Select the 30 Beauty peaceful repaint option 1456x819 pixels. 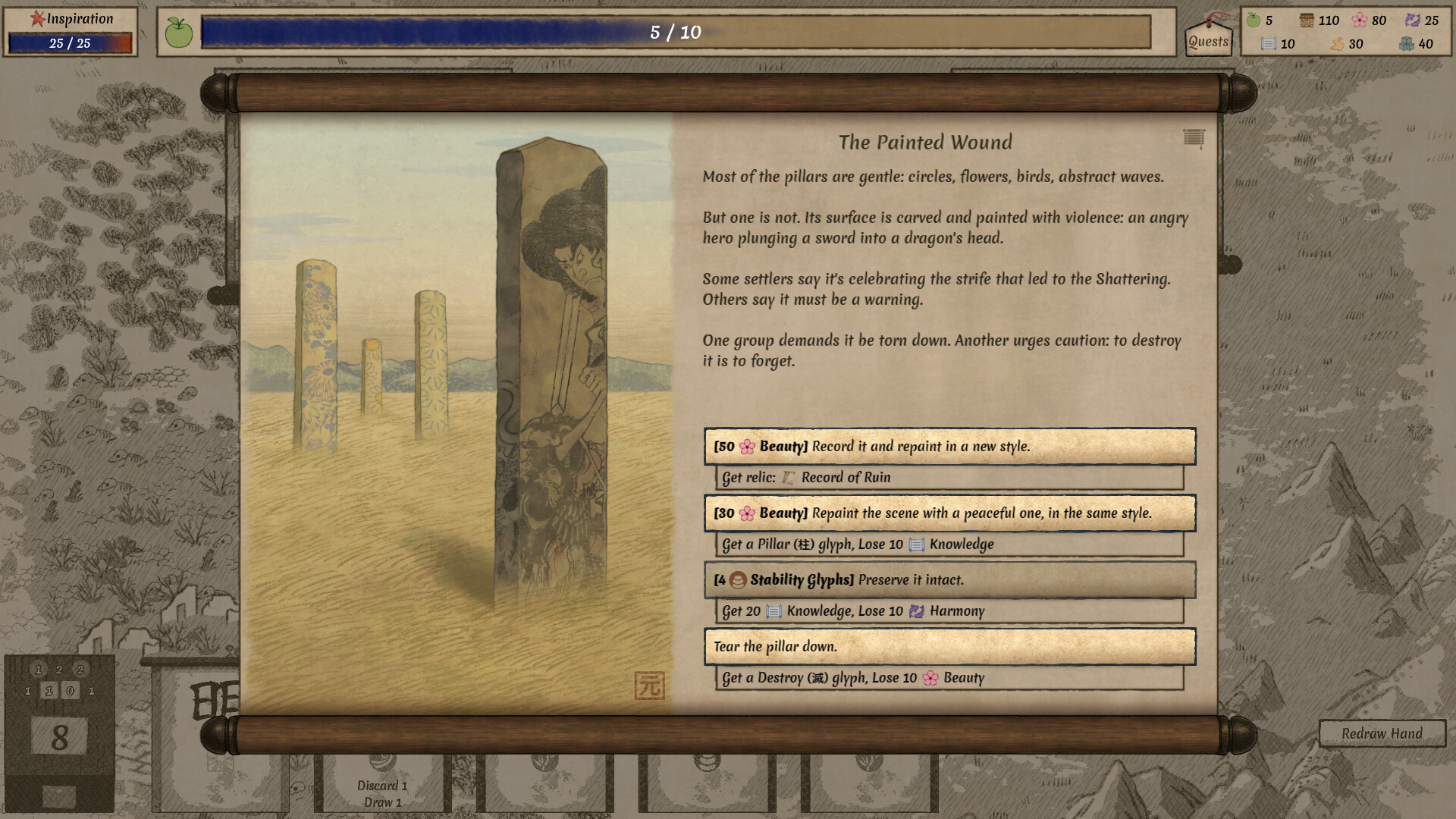pyautogui.click(x=949, y=513)
